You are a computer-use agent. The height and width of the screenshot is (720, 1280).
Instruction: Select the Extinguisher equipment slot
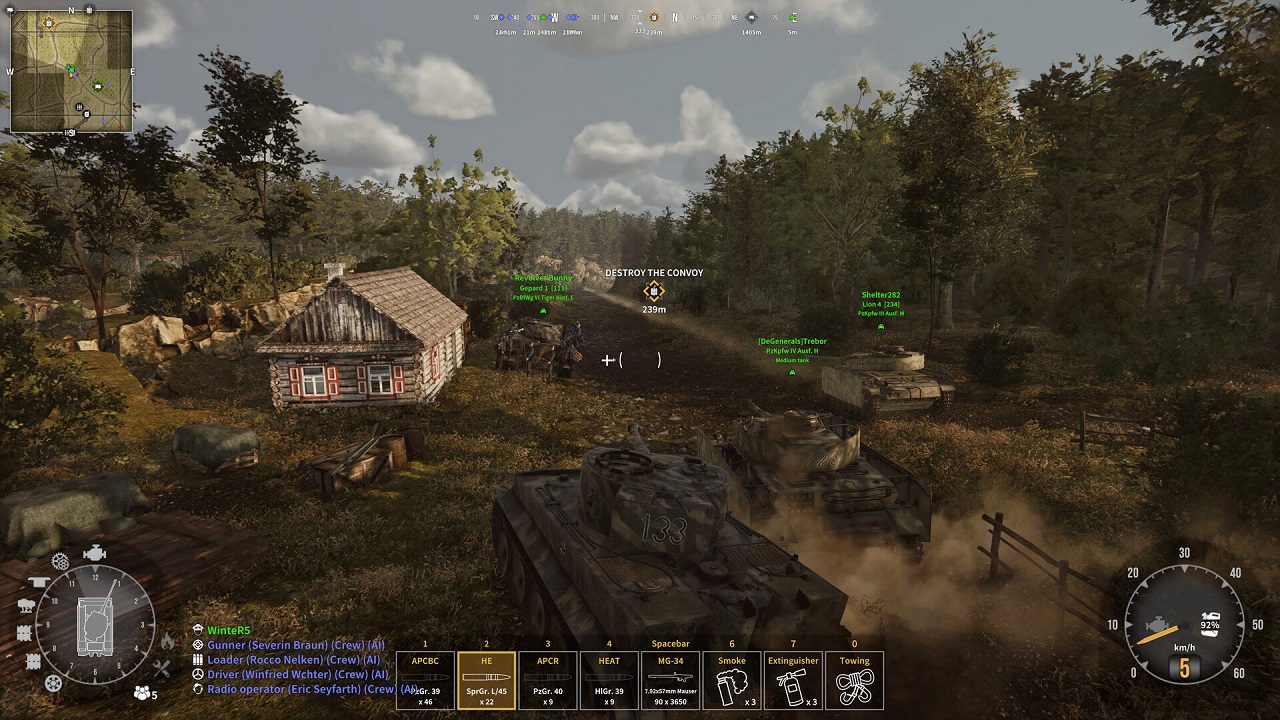click(792, 680)
